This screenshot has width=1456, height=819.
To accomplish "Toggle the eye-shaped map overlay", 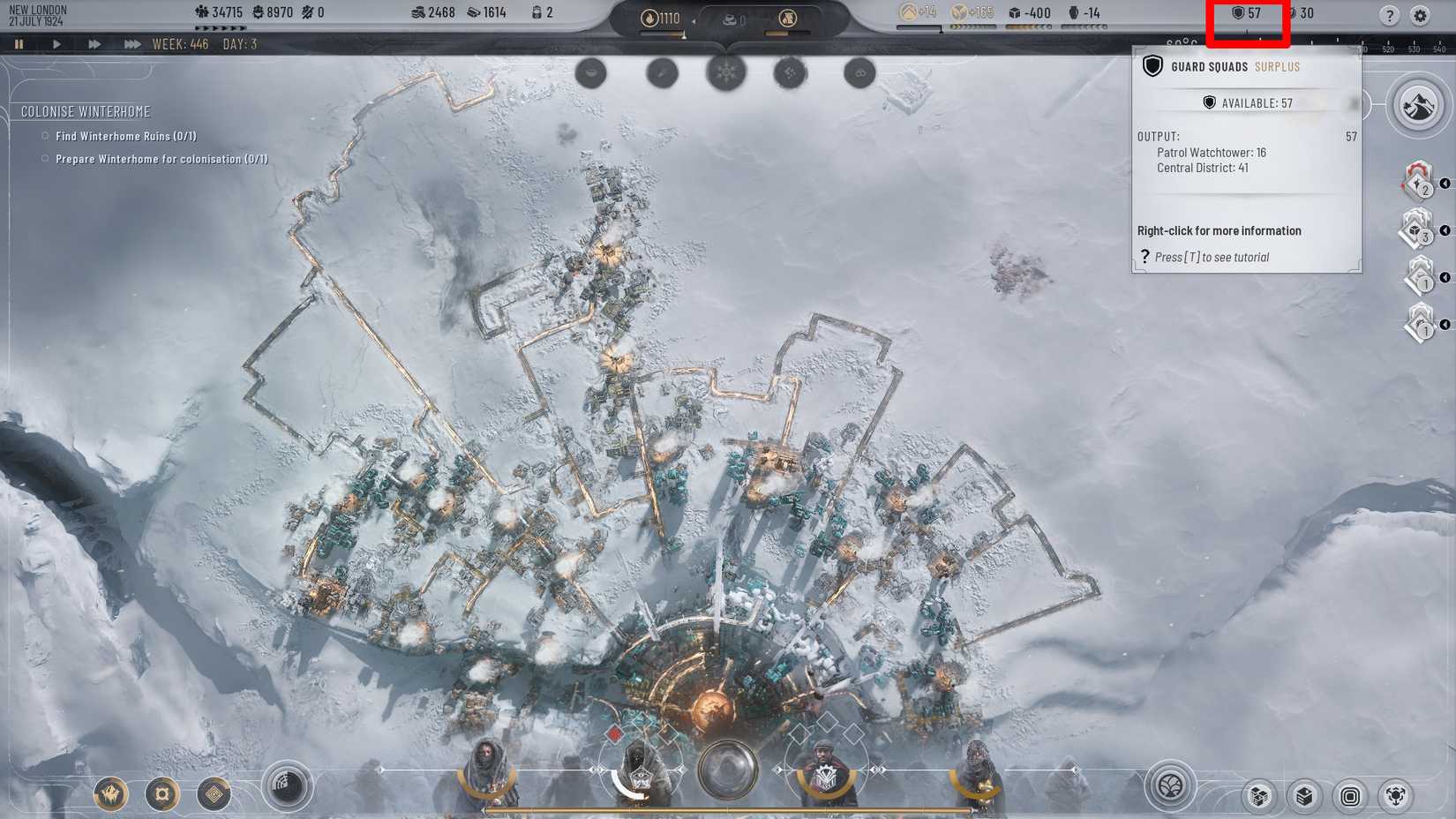I will [590, 74].
